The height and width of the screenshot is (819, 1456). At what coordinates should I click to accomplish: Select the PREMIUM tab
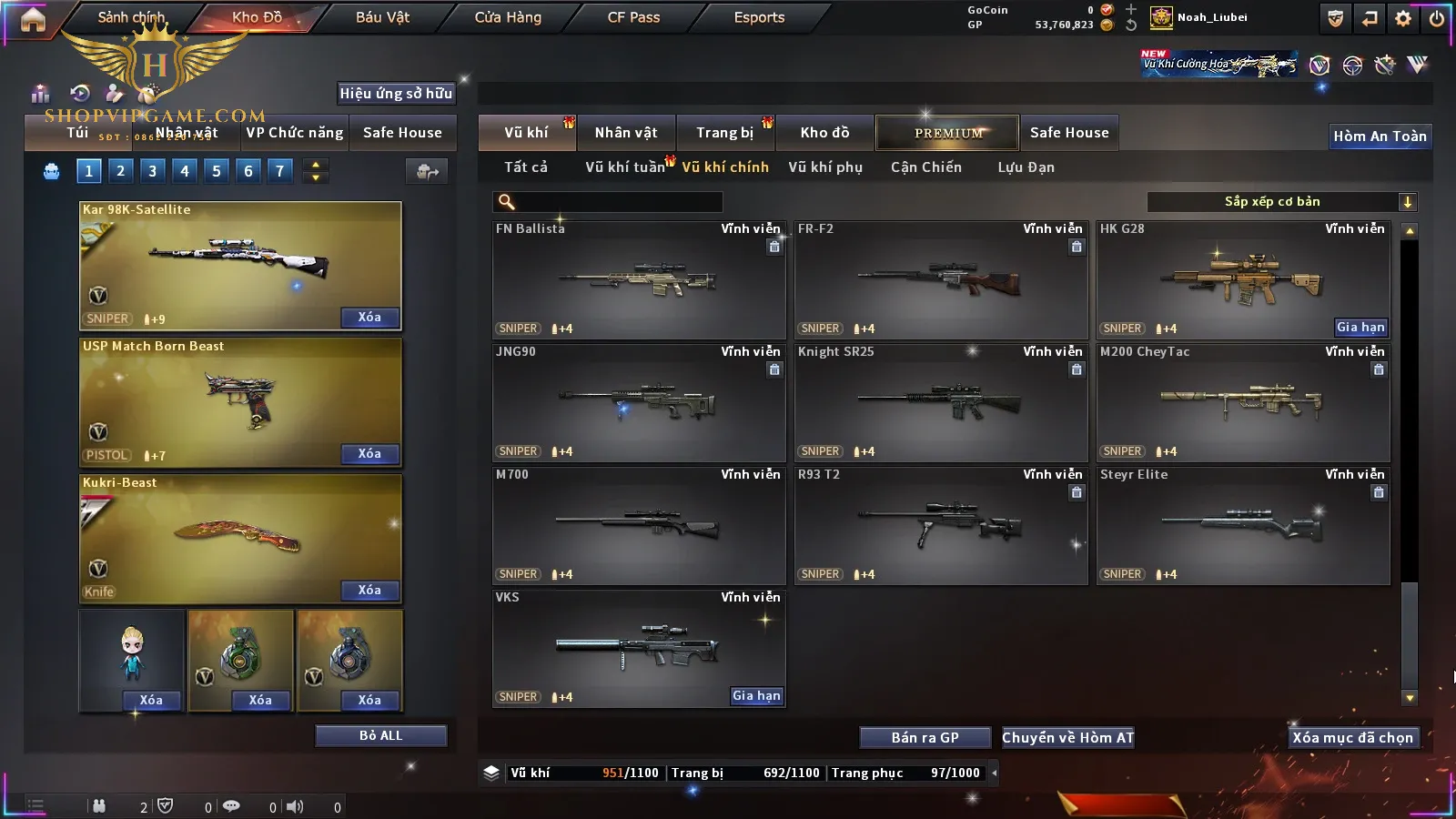pos(948,133)
